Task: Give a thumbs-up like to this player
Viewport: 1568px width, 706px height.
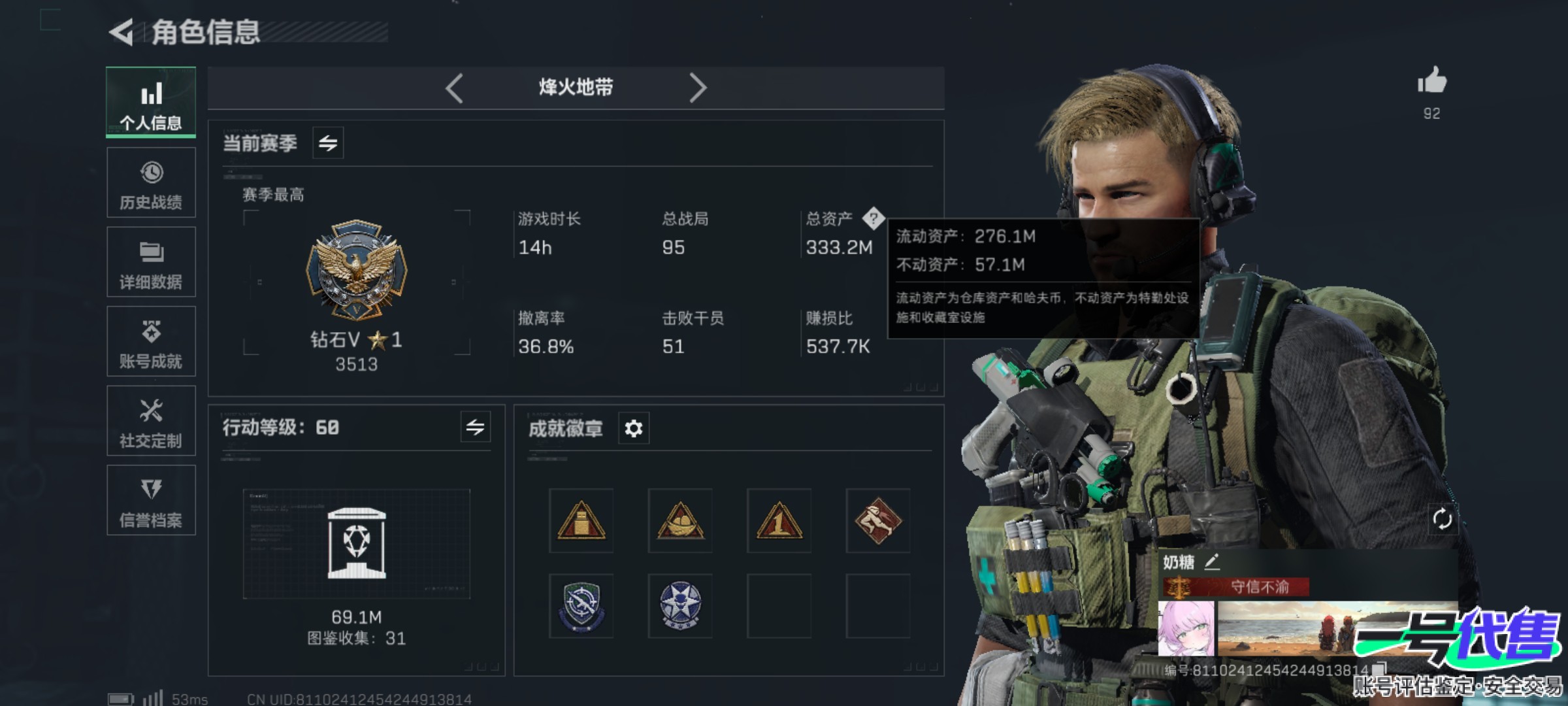Action: [1431, 82]
